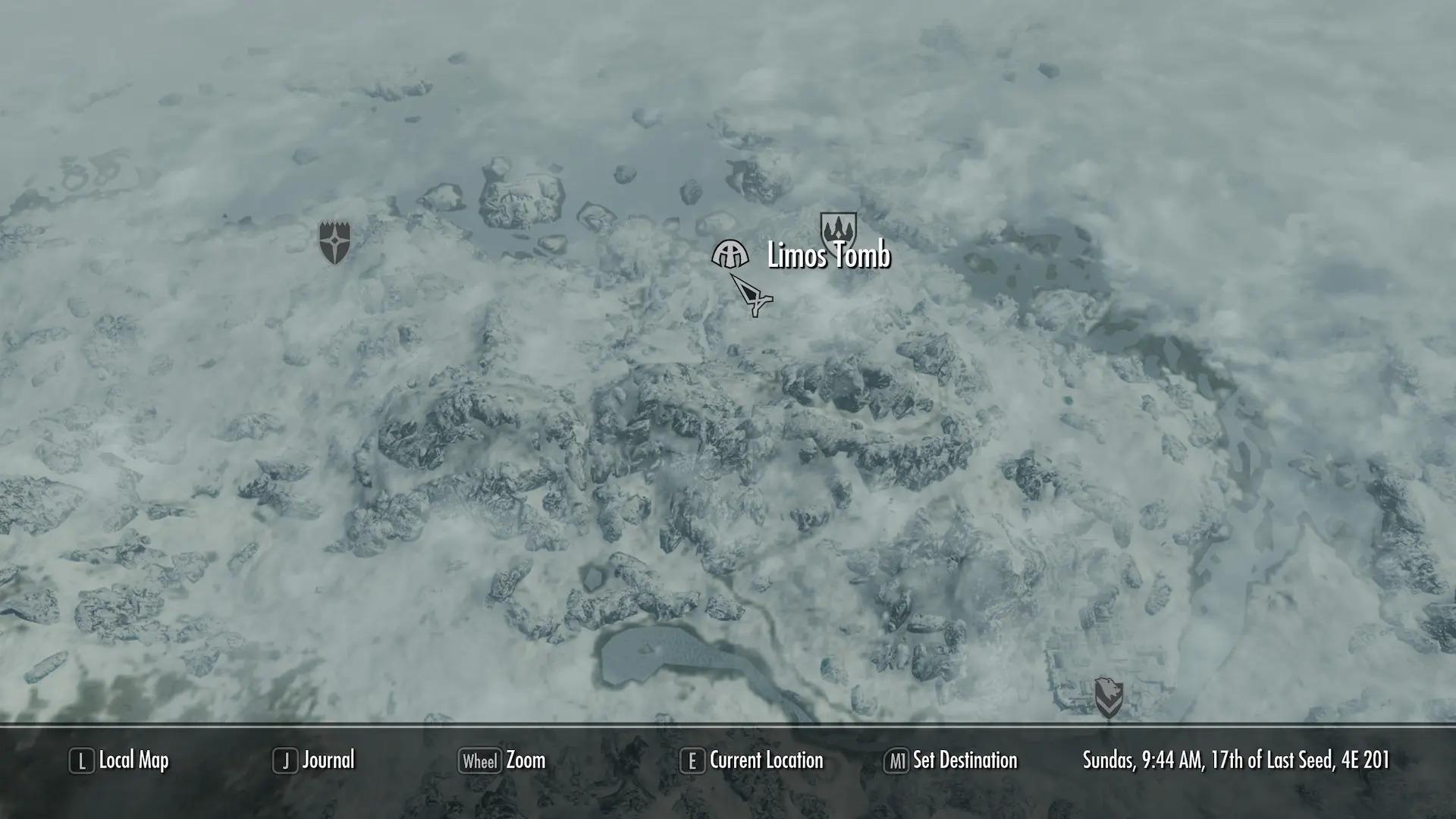1456x819 pixels.
Task: Click the Wheel icon beside Zoom
Action: (x=481, y=761)
